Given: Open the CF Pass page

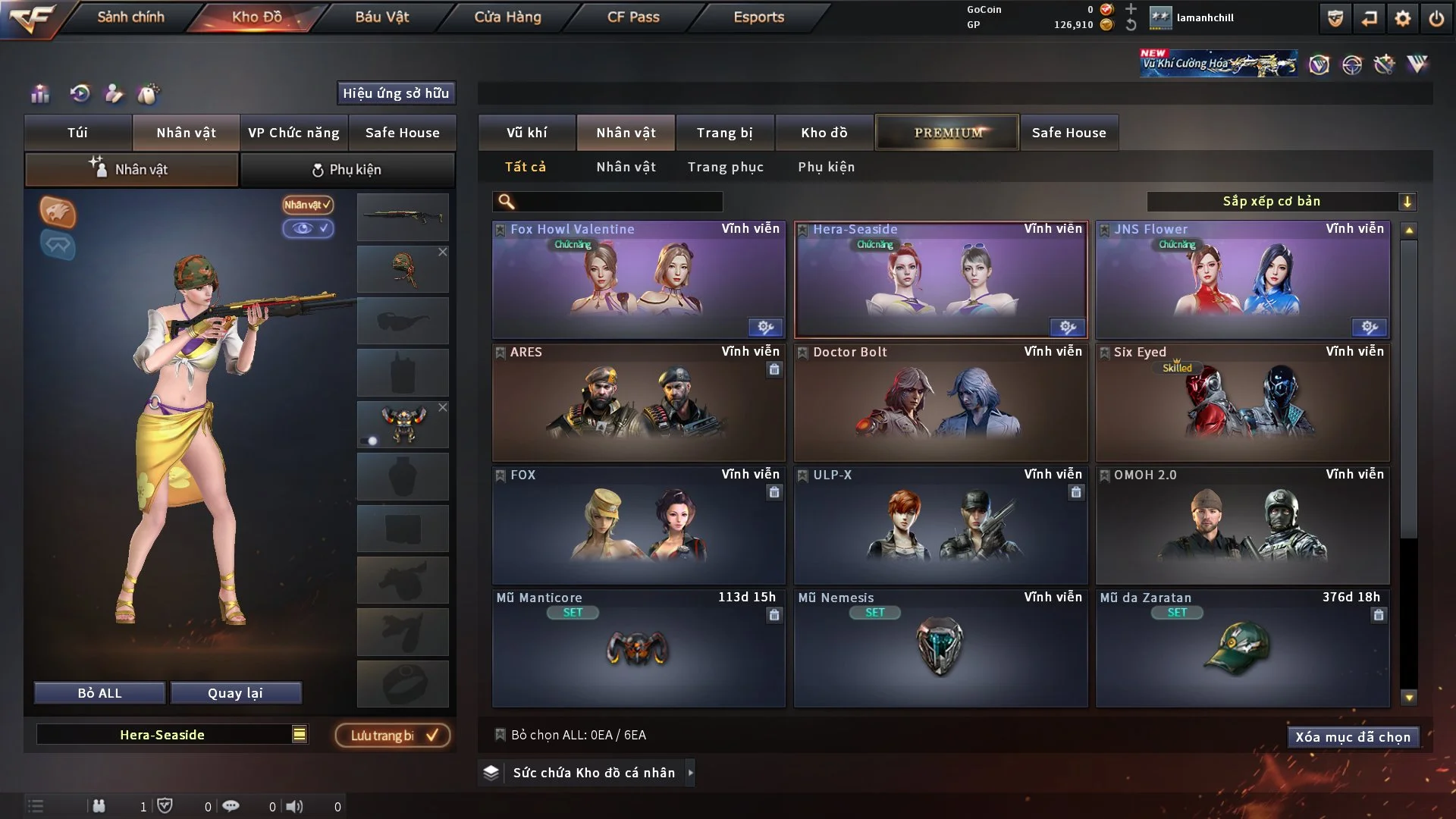Looking at the screenshot, I should pos(633,17).
